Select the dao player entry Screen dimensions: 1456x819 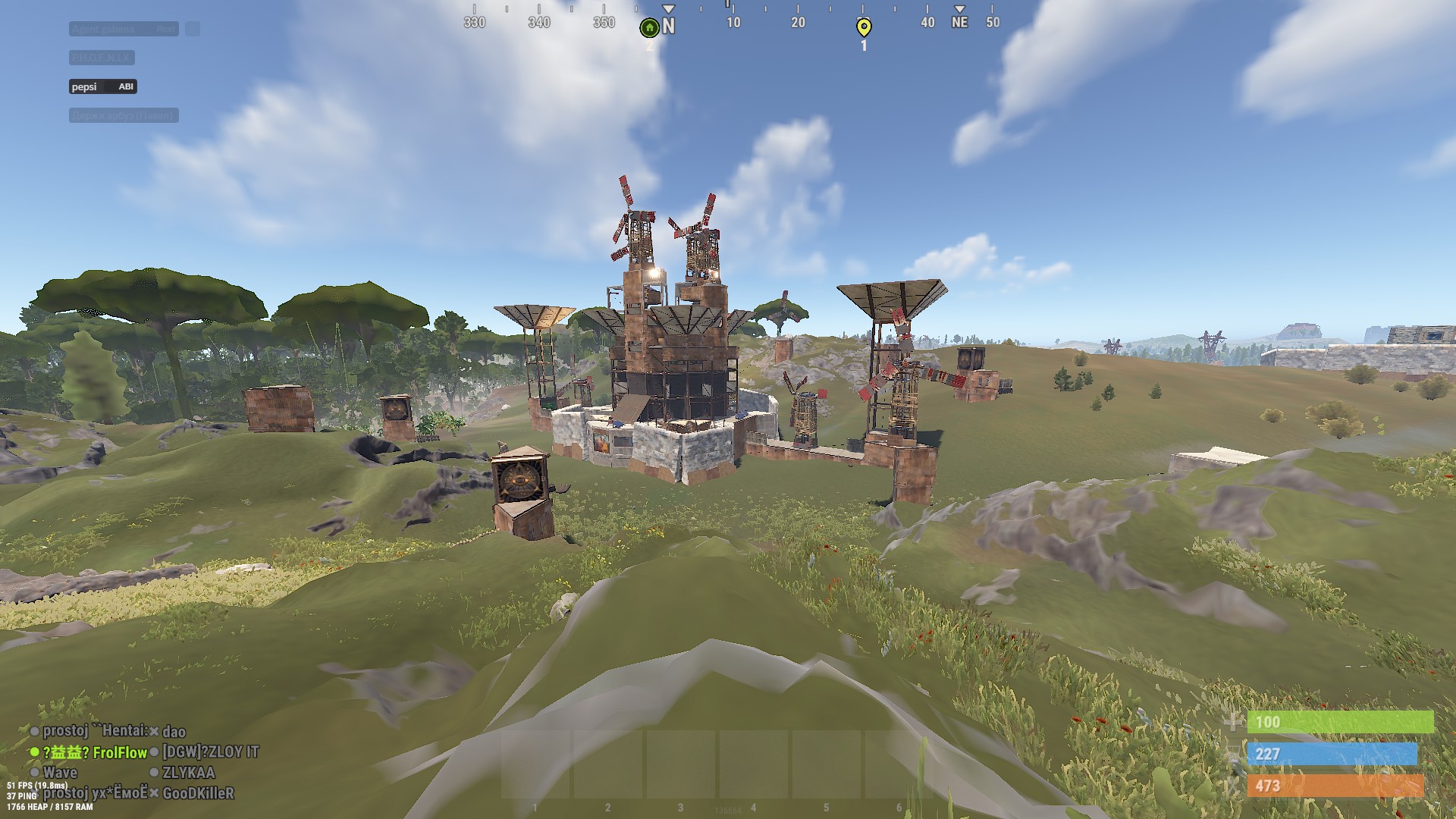(x=174, y=732)
